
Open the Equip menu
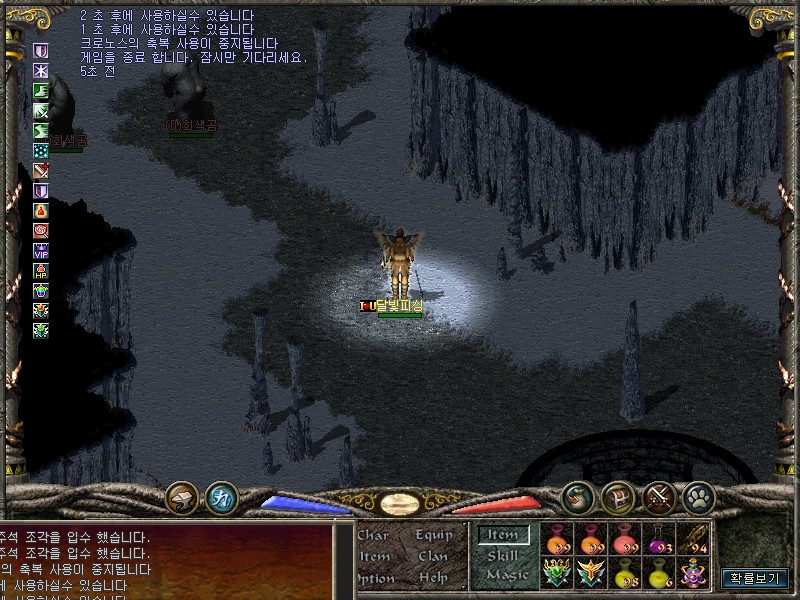(435, 536)
